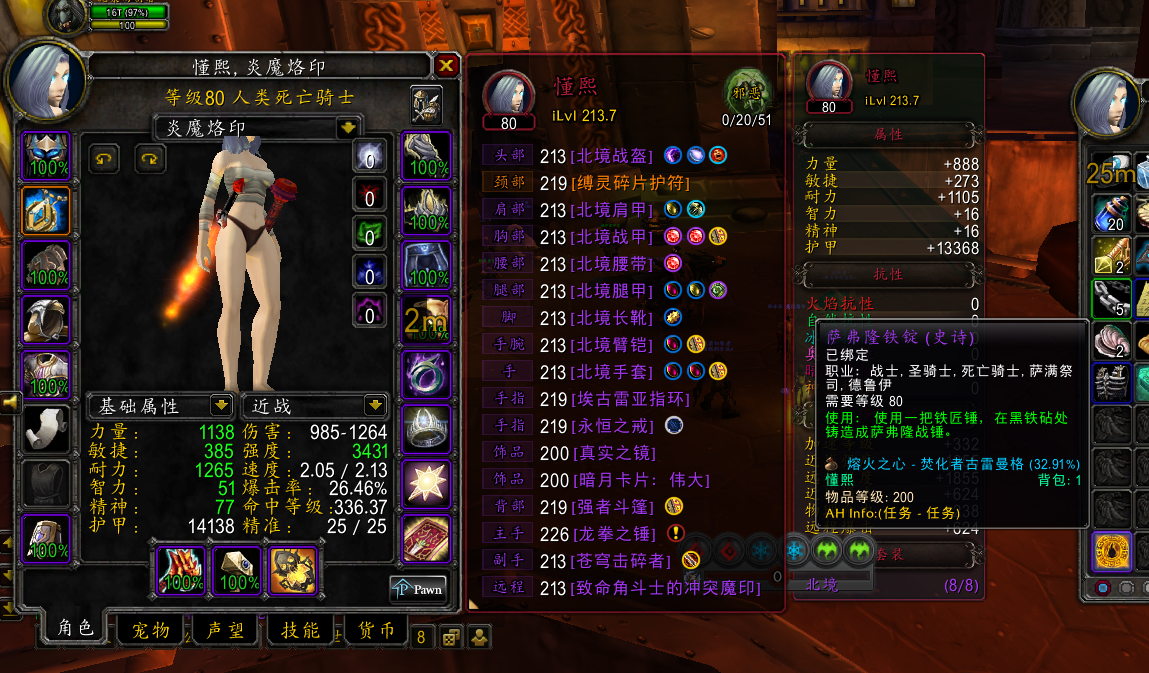Screen dimensions: 1149x673
Task: Close the character window
Action: point(446,66)
